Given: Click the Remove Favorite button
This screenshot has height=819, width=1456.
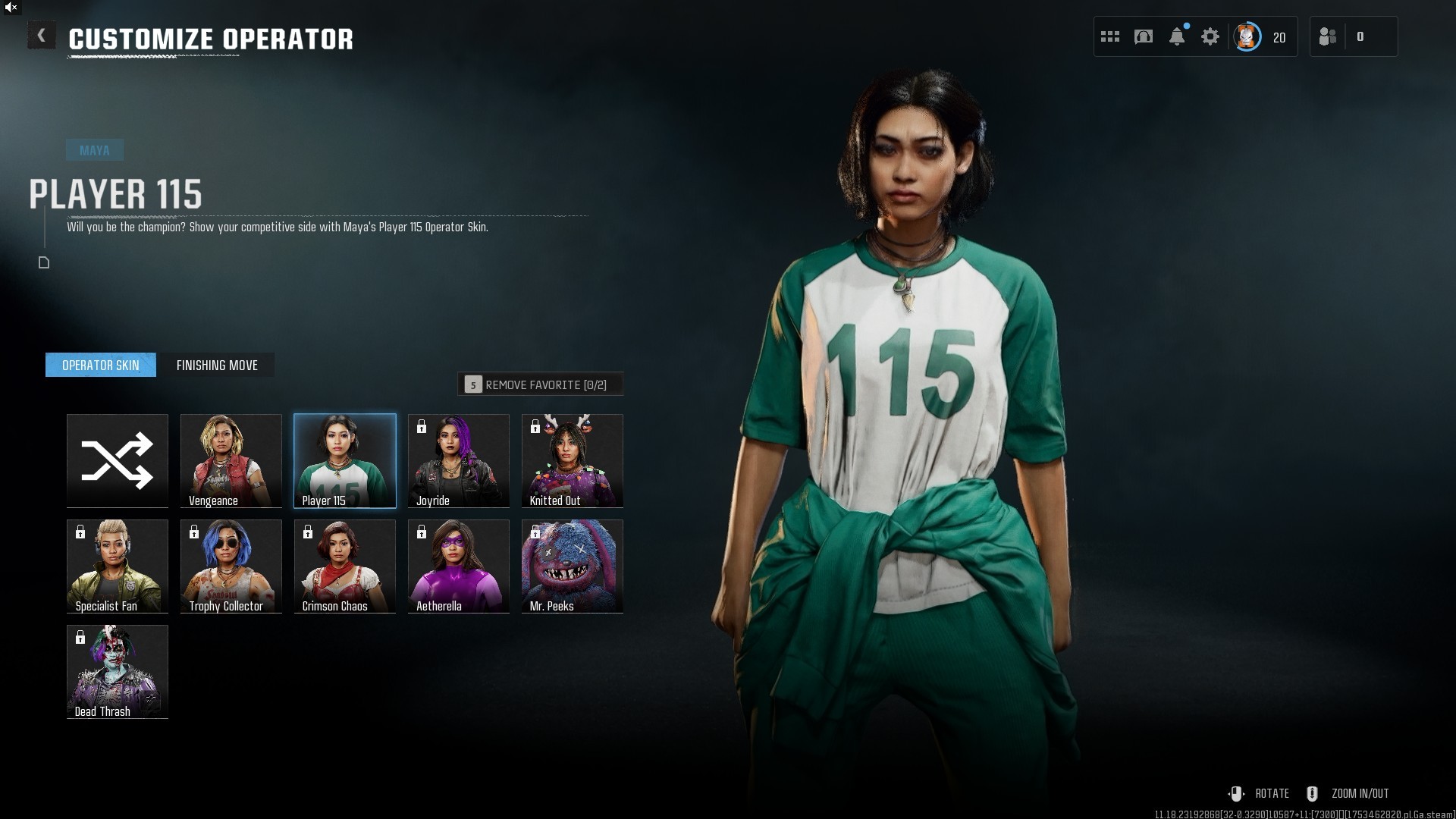Looking at the screenshot, I should pos(540,384).
